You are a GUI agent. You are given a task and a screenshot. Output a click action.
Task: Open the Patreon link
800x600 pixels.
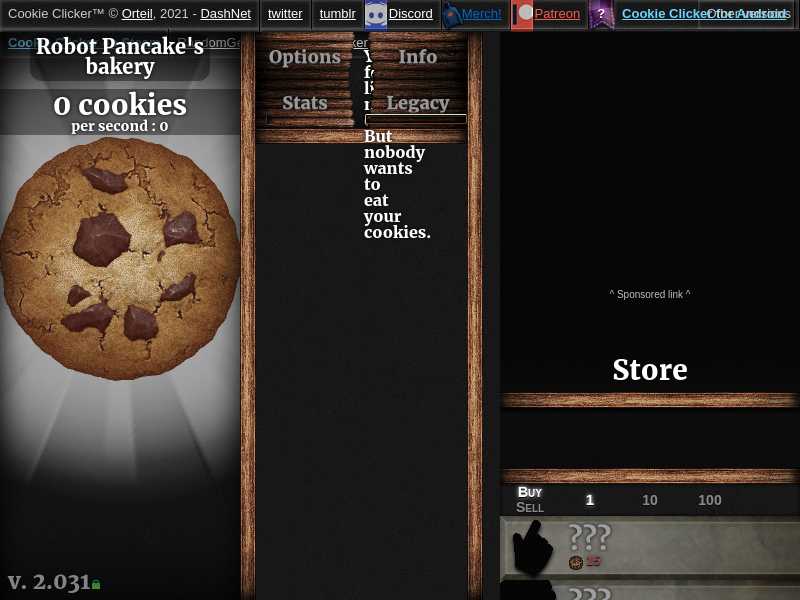tap(557, 14)
